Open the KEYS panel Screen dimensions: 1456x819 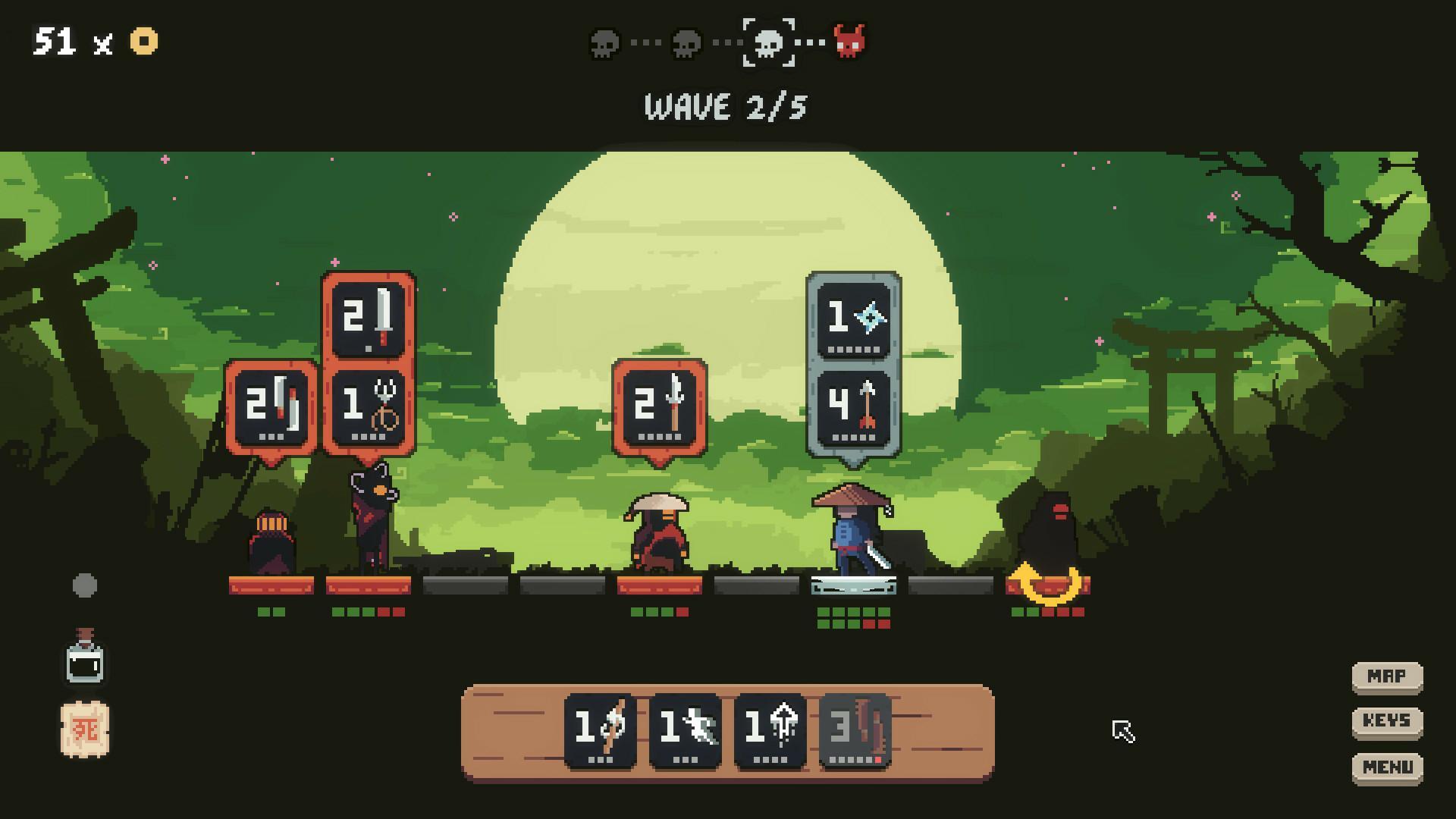pyautogui.click(x=1387, y=720)
